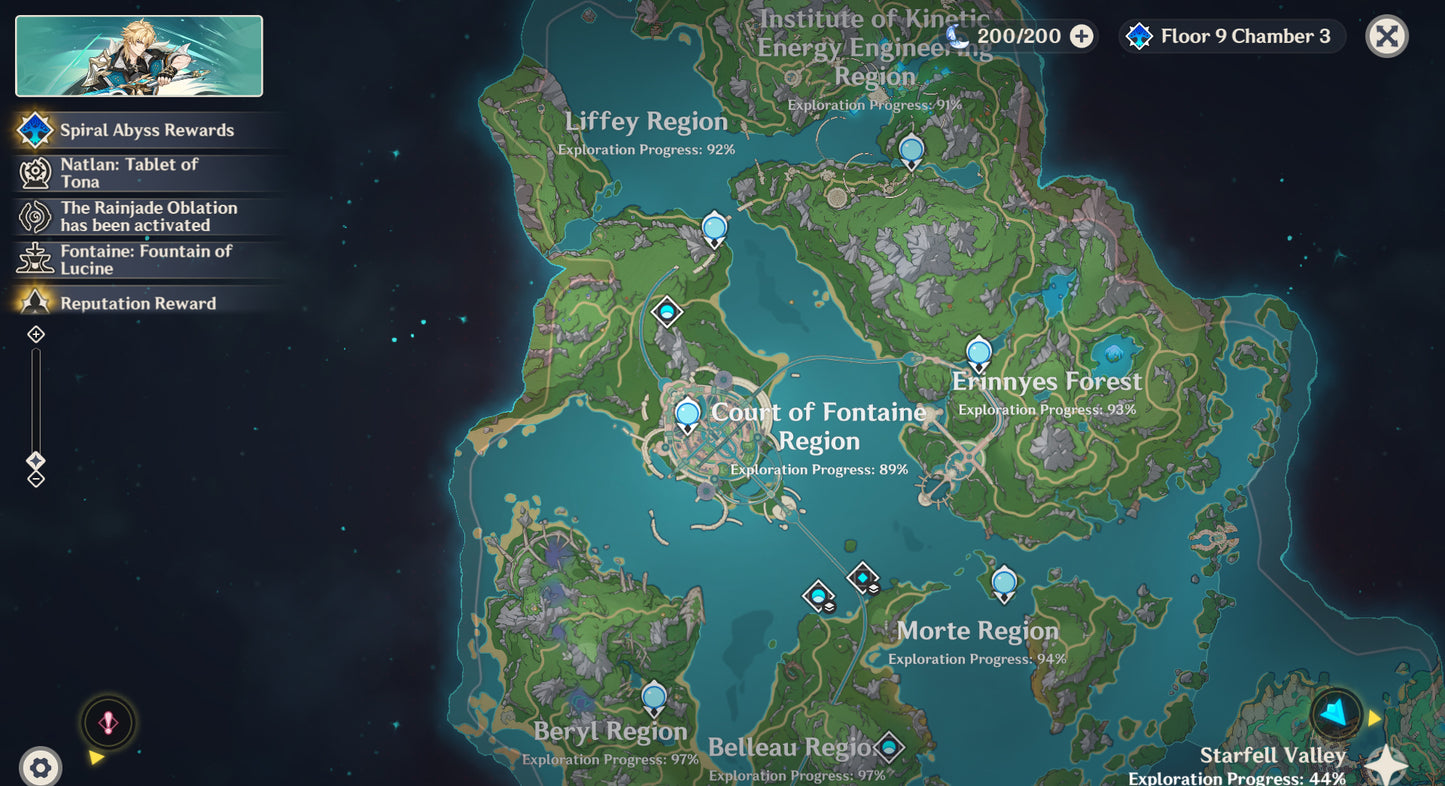Claim the Reputation Reward entry
Image resolution: width=1445 pixels, height=786 pixels.
tap(137, 303)
